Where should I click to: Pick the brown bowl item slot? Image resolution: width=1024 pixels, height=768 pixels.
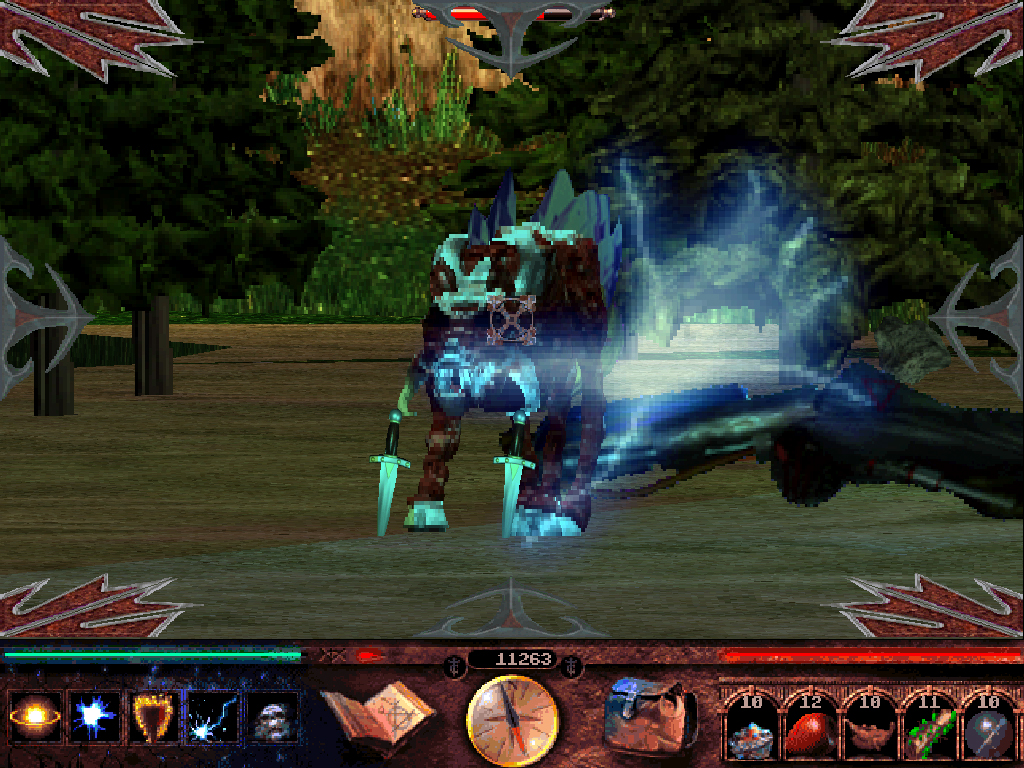(x=869, y=730)
